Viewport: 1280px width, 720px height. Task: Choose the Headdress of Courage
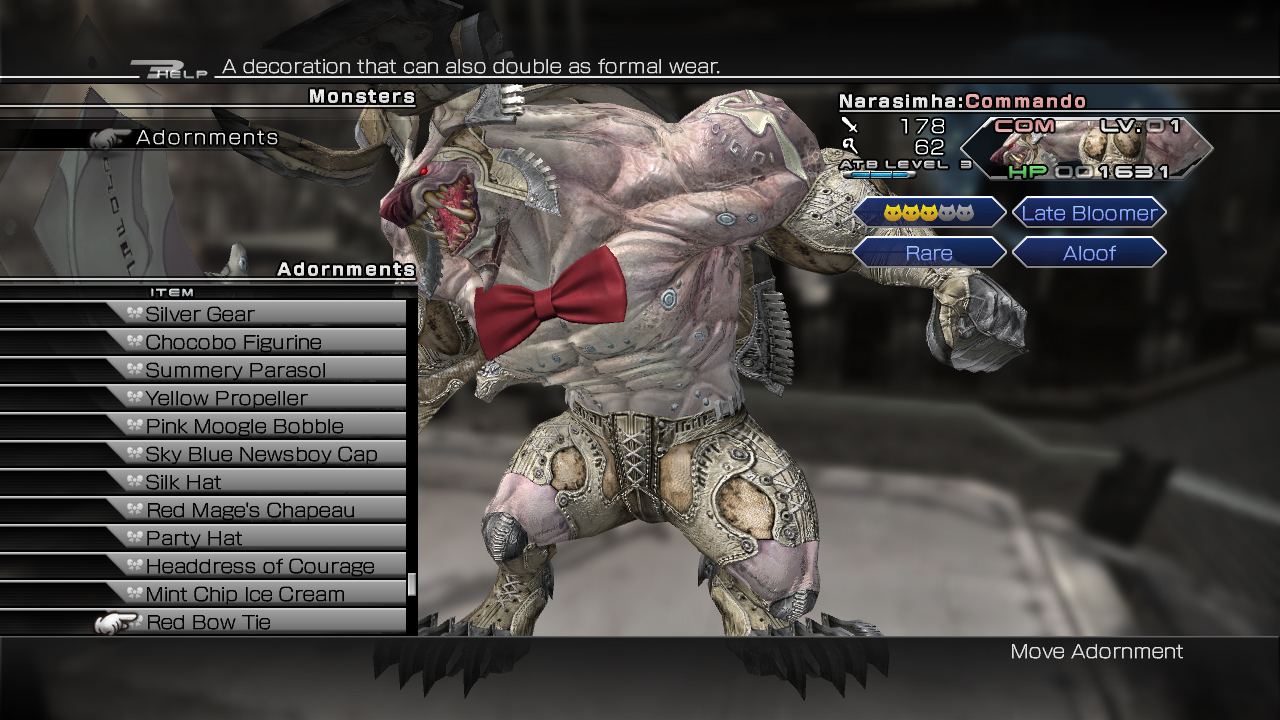point(260,566)
